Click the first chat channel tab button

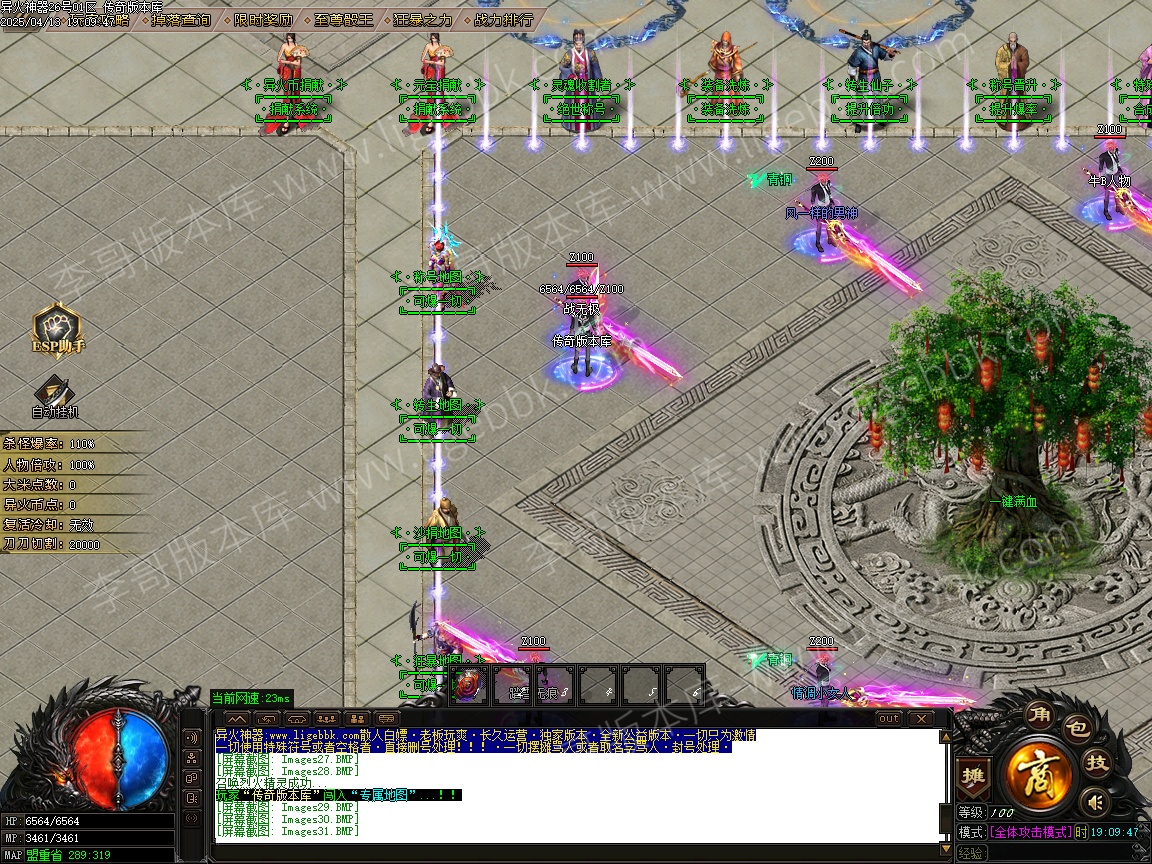[237, 718]
